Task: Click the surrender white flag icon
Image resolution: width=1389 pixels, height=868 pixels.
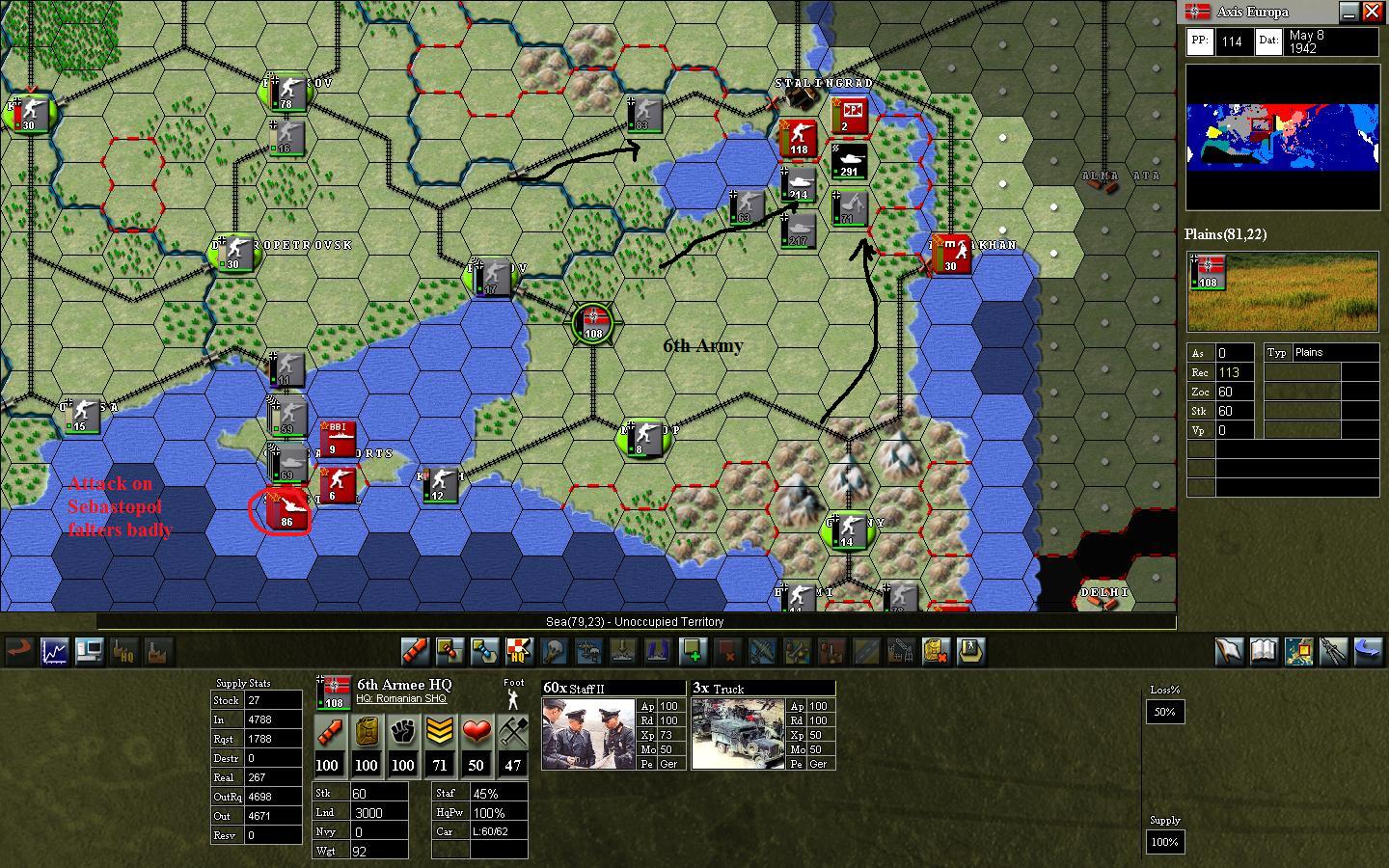Action: [x=1230, y=652]
